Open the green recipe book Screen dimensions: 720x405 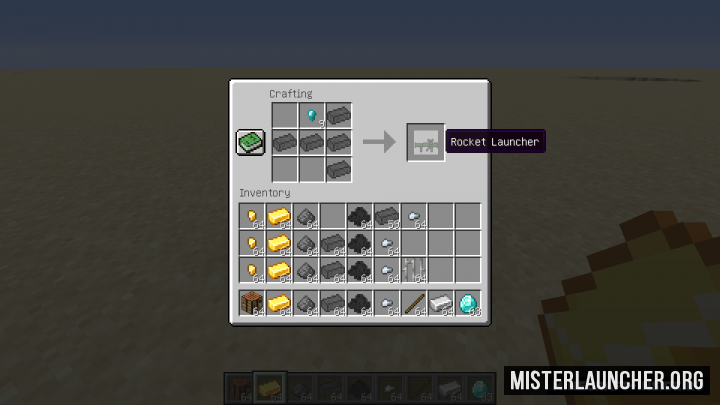click(x=250, y=142)
